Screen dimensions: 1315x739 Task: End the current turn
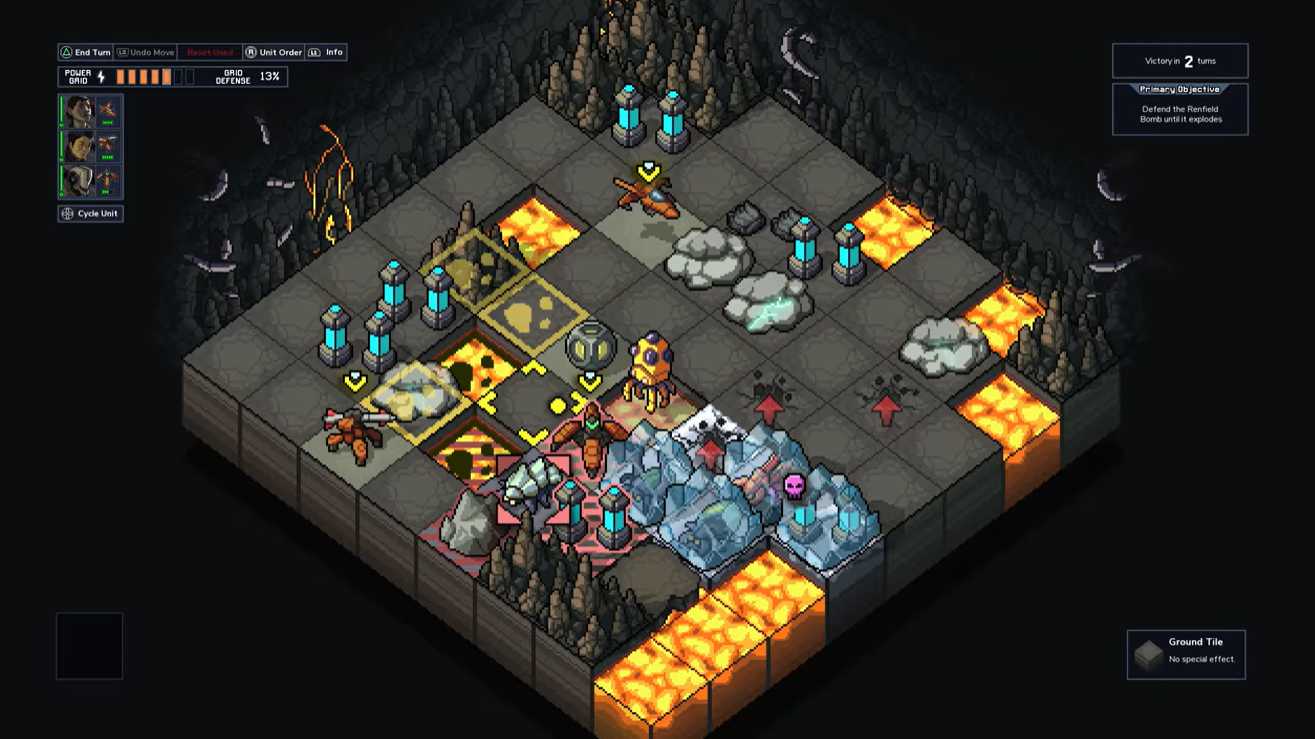tap(85, 52)
